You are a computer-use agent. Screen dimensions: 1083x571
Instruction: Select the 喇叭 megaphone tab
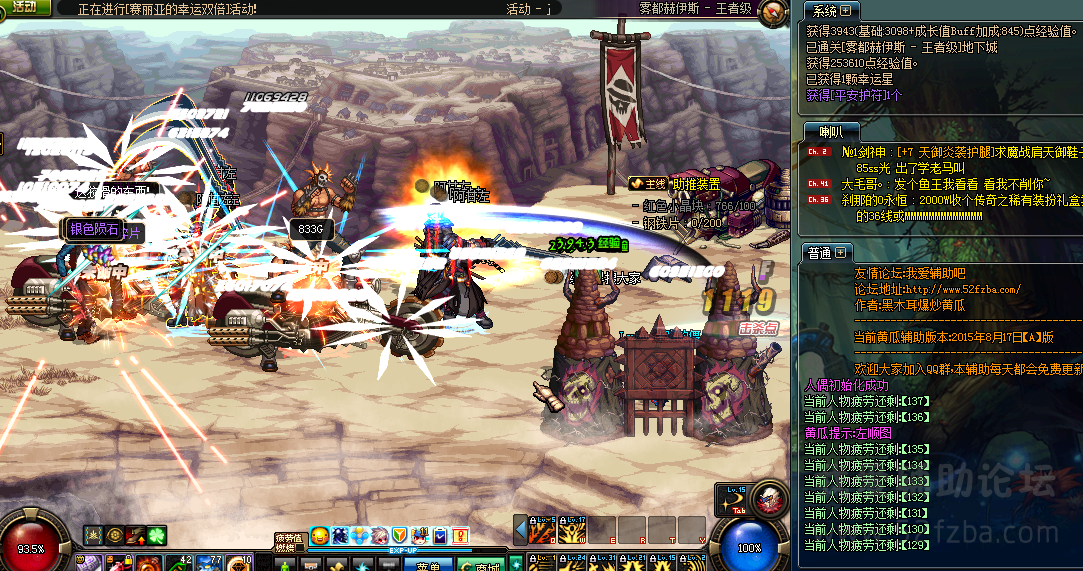coord(830,131)
